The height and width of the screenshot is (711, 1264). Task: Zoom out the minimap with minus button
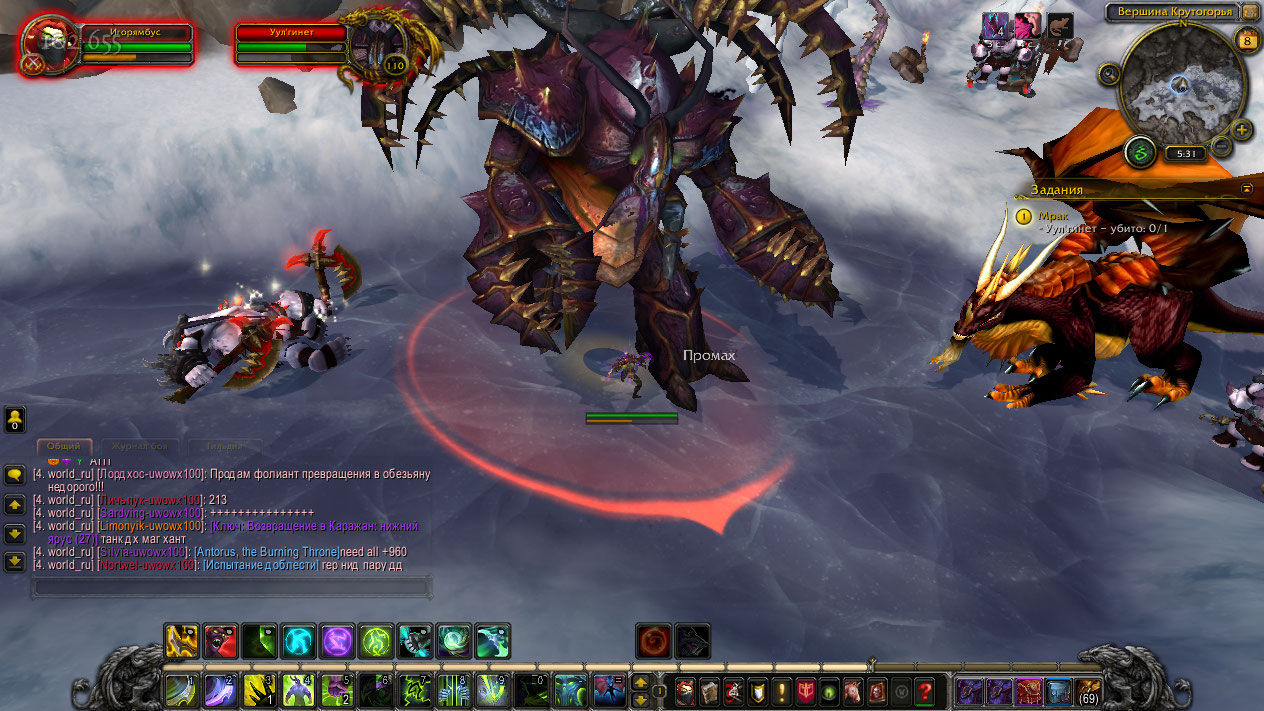pyautogui.click(x=1221, y=146)
